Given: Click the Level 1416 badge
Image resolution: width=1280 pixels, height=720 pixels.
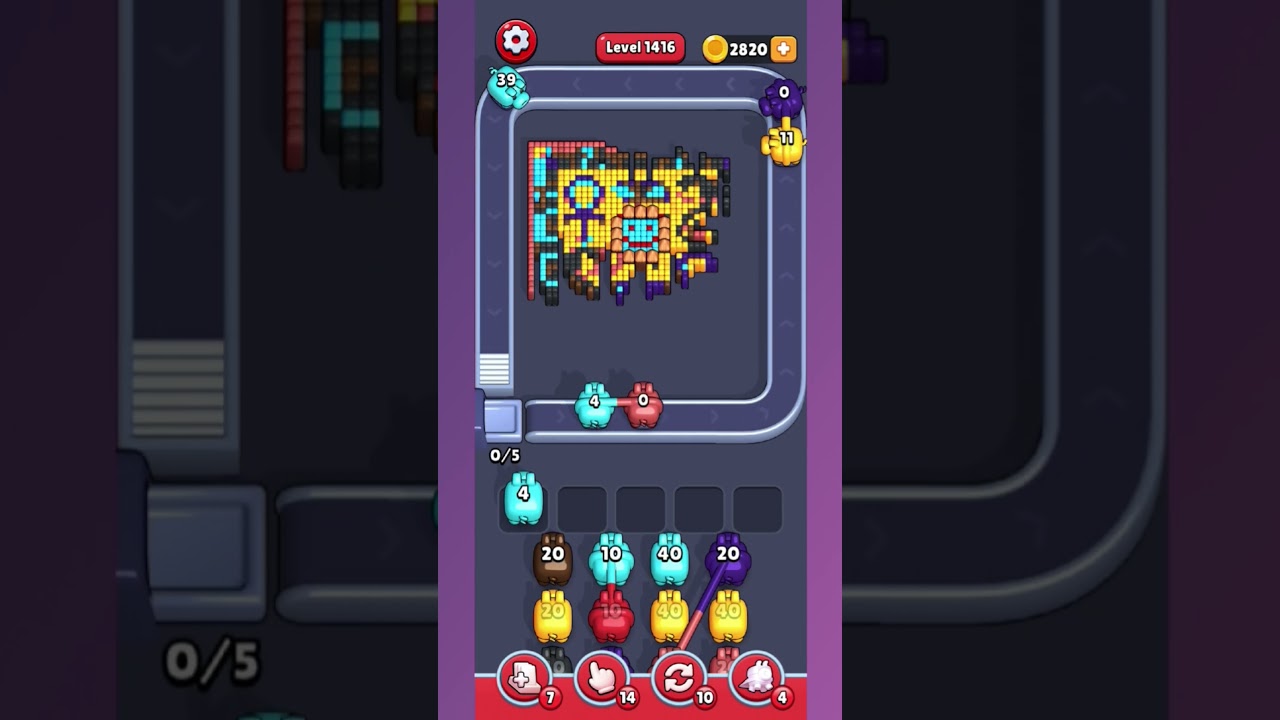Looking at the screenshot, I should (640, 47).
